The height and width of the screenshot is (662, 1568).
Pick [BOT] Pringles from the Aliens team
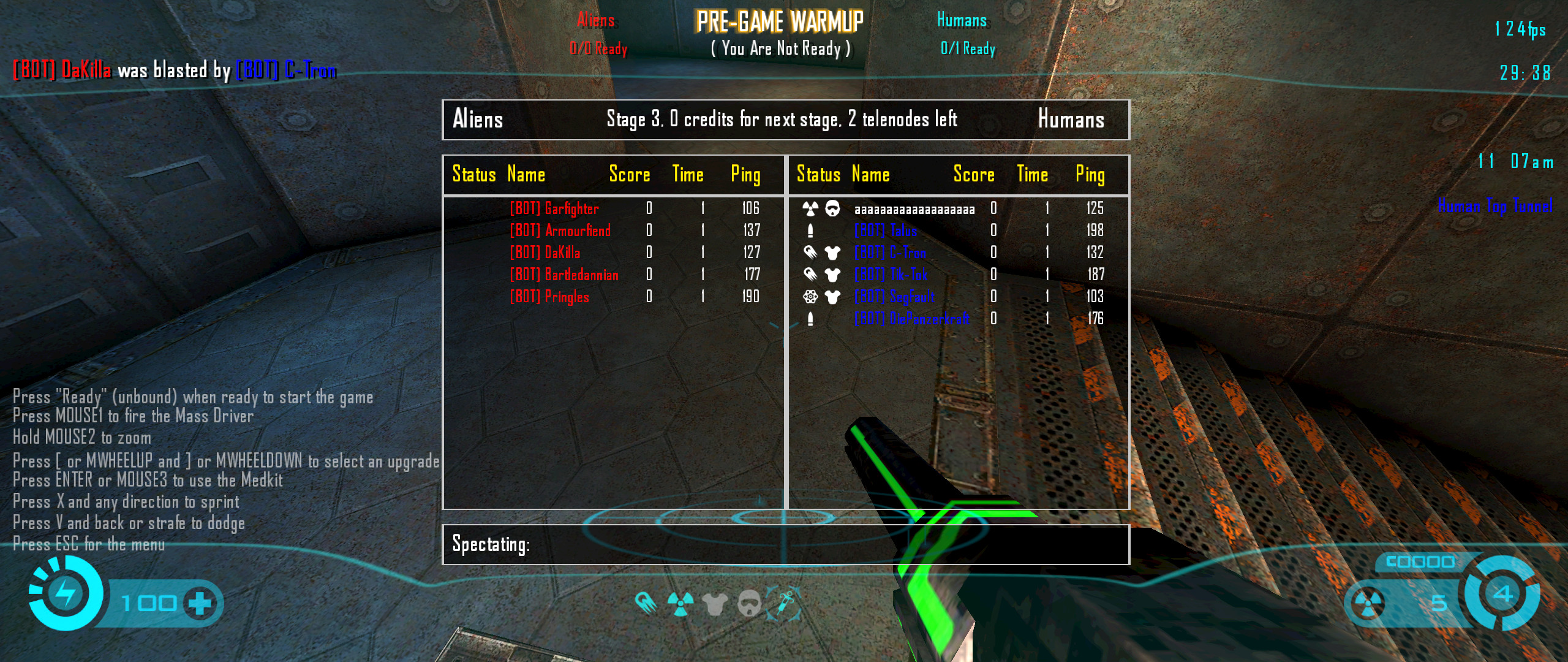point(549,297)
